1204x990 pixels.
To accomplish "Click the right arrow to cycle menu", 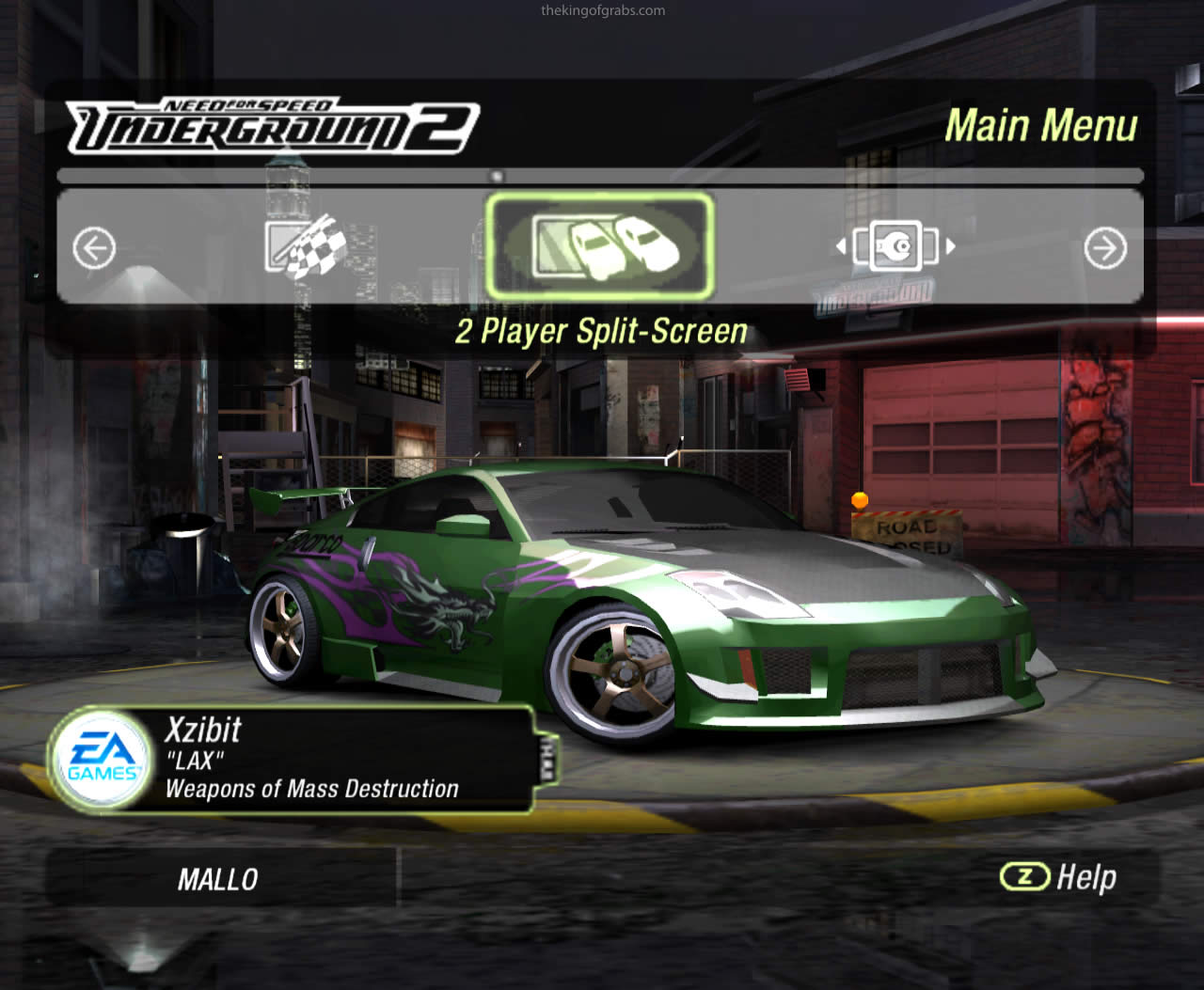I will (1104, 248).
